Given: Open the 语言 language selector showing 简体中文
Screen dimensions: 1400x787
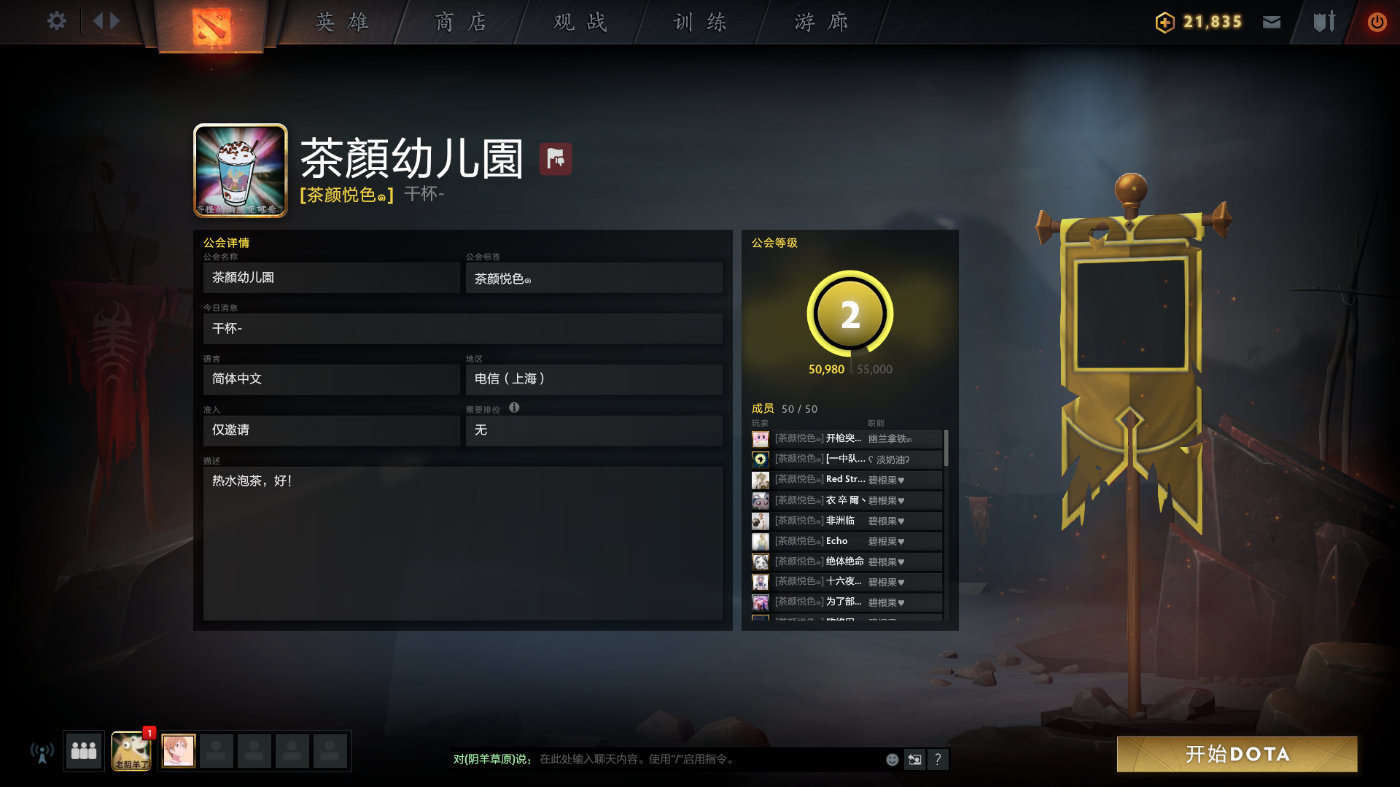Looking at the screenshot, I should (x=331, y=379).
